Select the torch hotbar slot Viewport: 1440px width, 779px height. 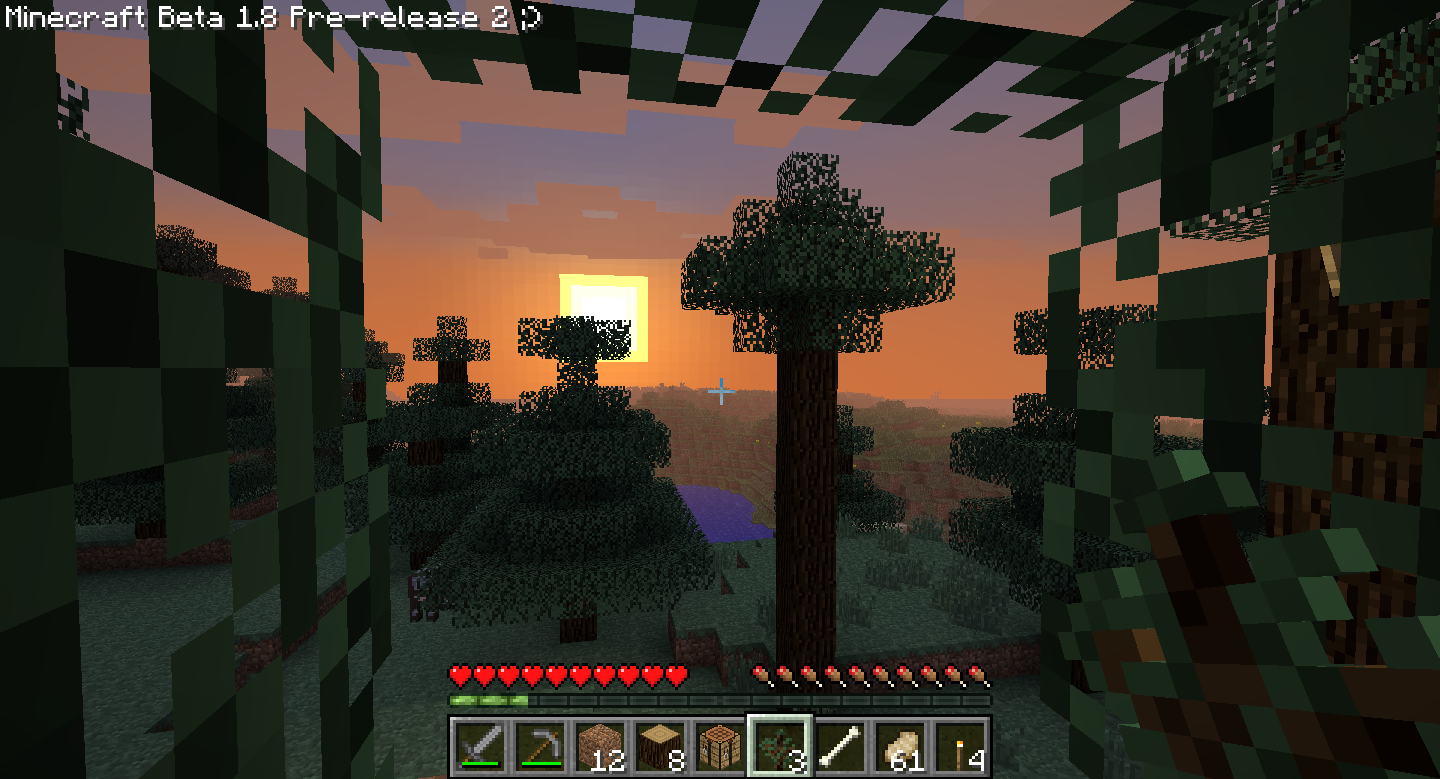click(961, 745)
